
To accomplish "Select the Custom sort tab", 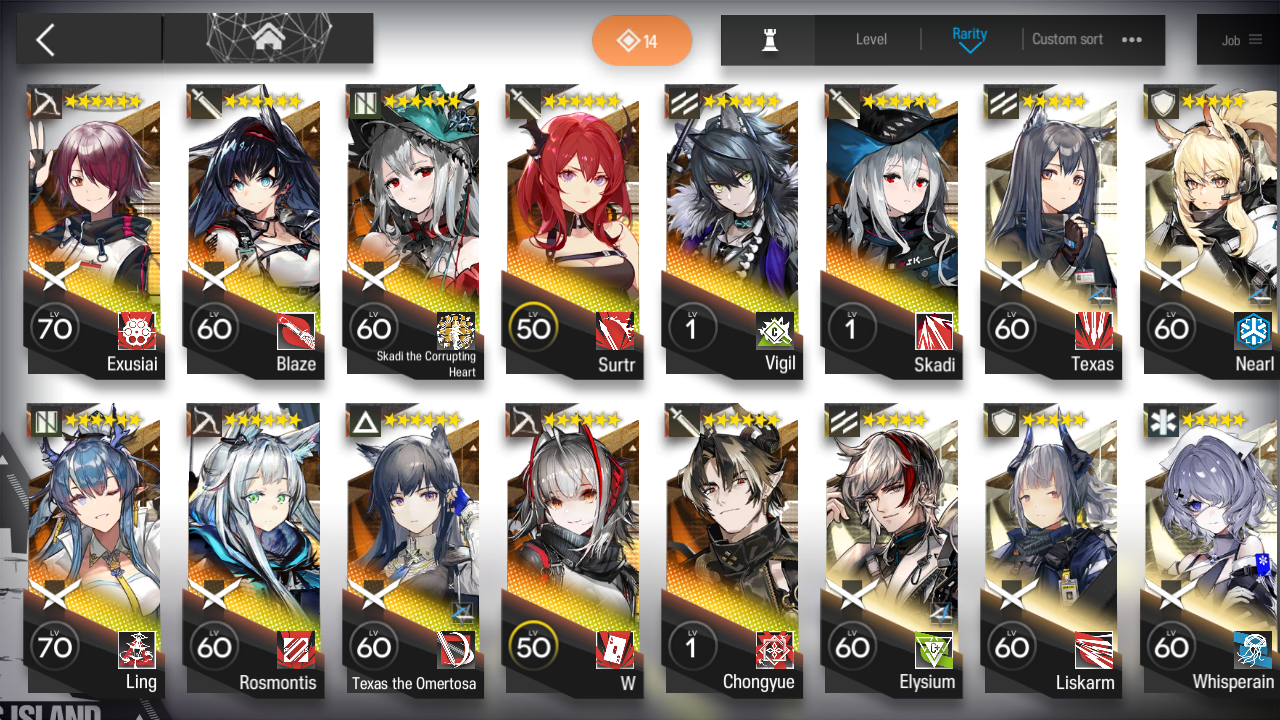I will [x=1067, y=40].
